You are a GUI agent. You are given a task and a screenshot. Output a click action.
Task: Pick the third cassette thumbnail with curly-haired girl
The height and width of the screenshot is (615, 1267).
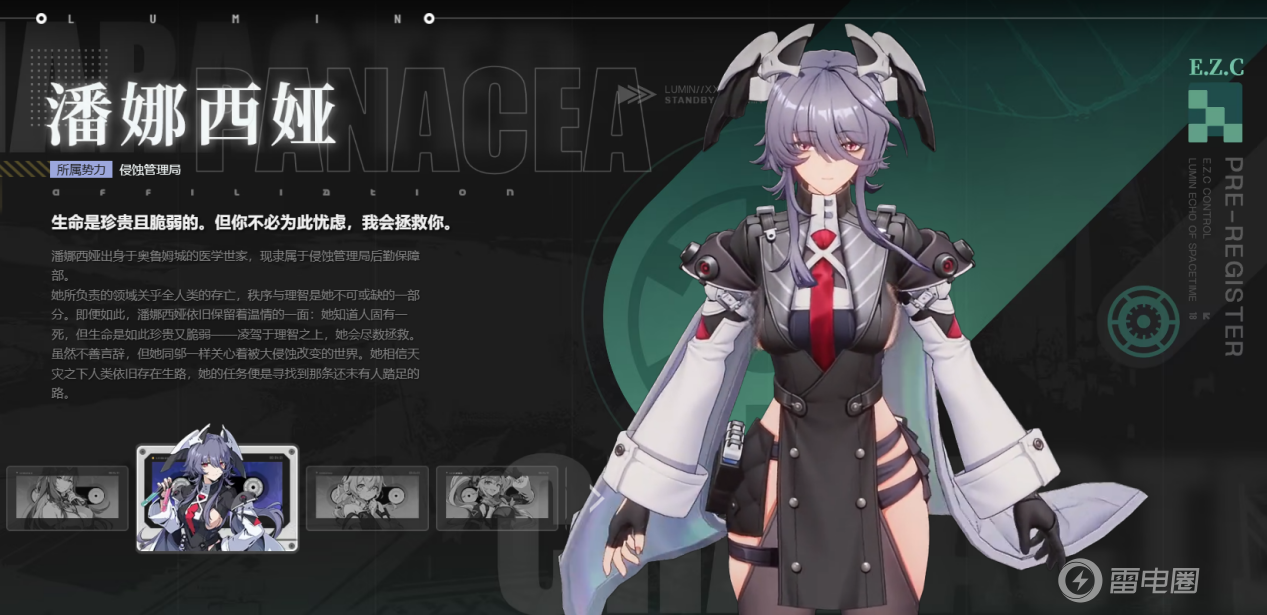point(367,497)
